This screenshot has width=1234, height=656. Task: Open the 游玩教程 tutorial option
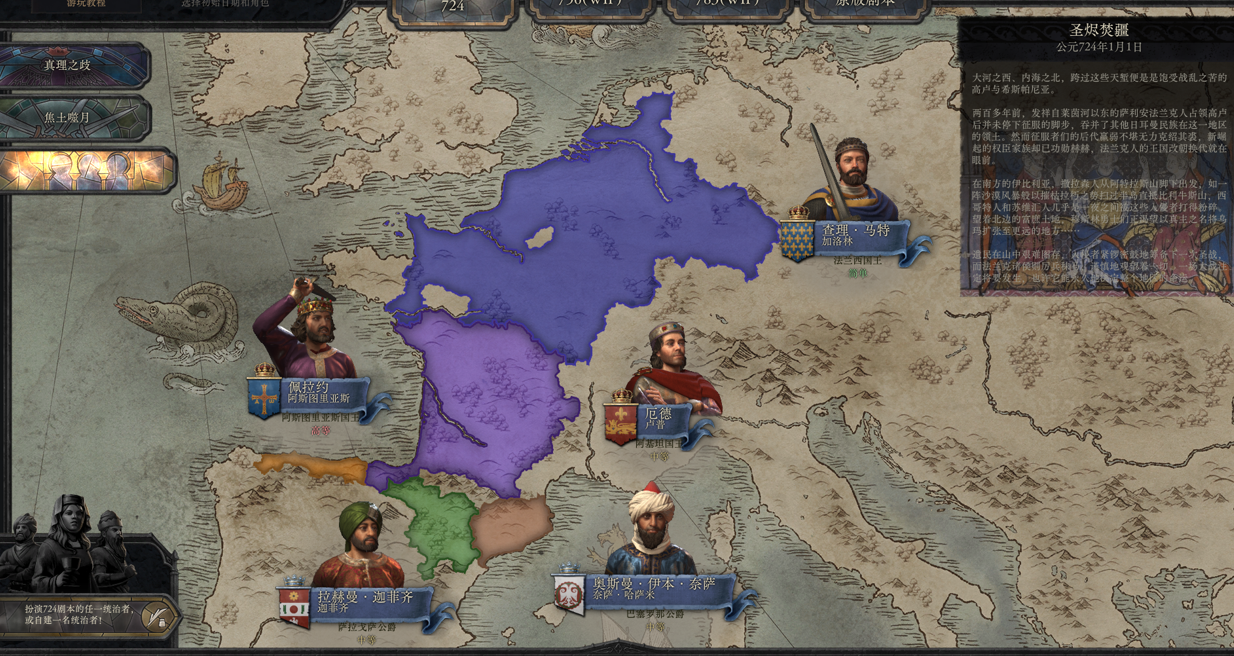86,4
